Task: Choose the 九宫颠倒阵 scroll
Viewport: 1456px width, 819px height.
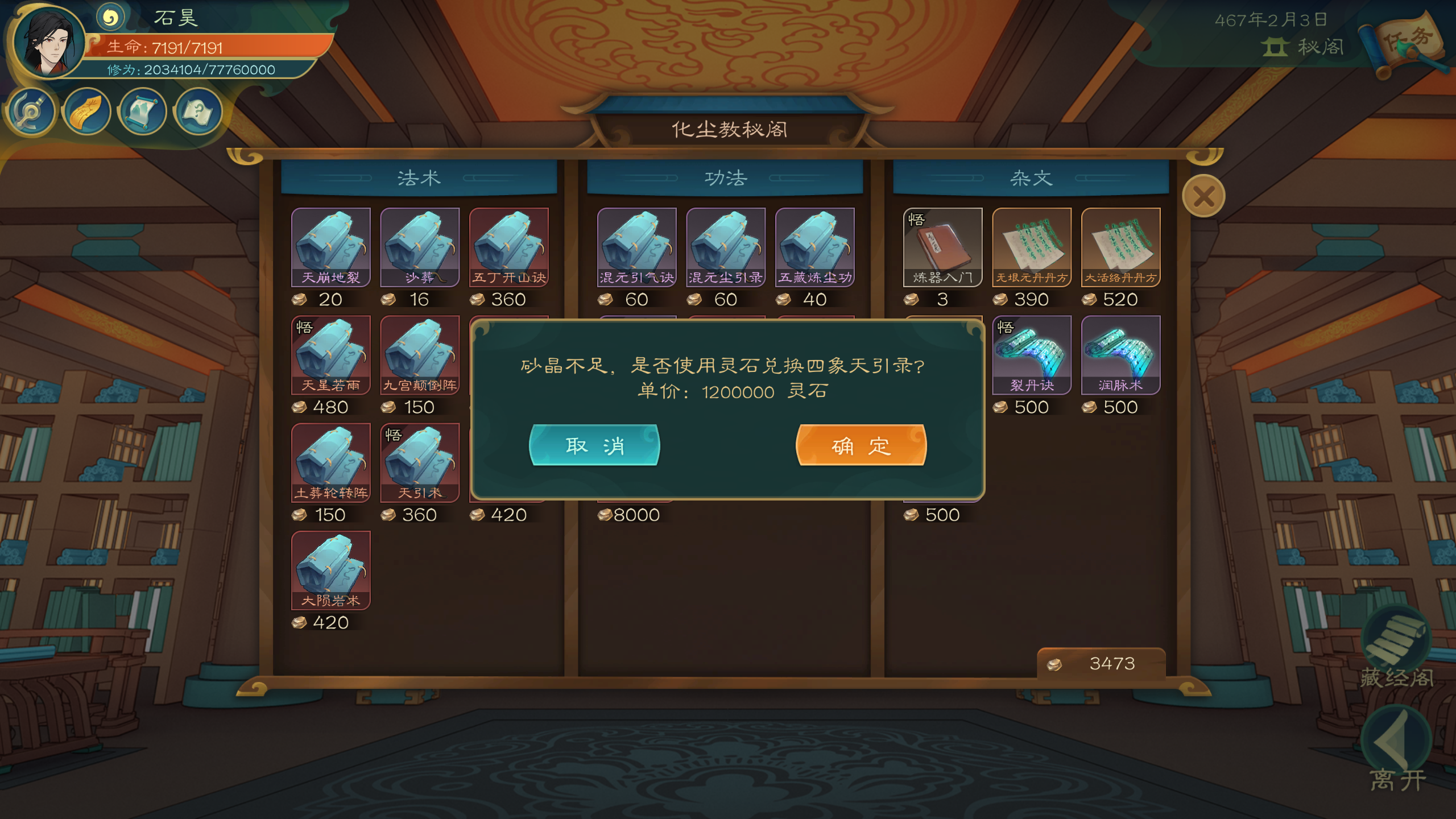Action: [420, 355]
